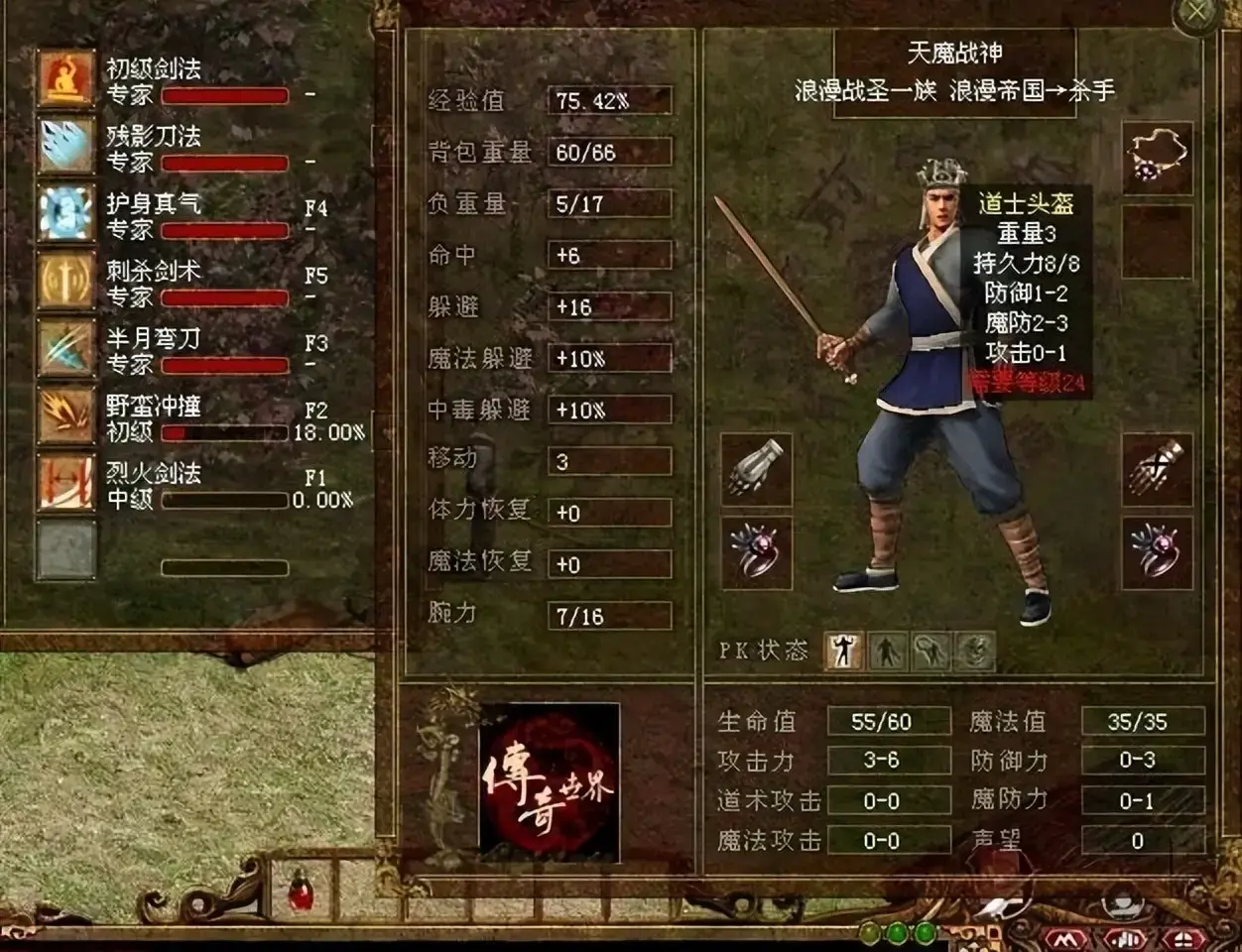Click the 传奇世界 logo emblem

(x=549, y=781)
